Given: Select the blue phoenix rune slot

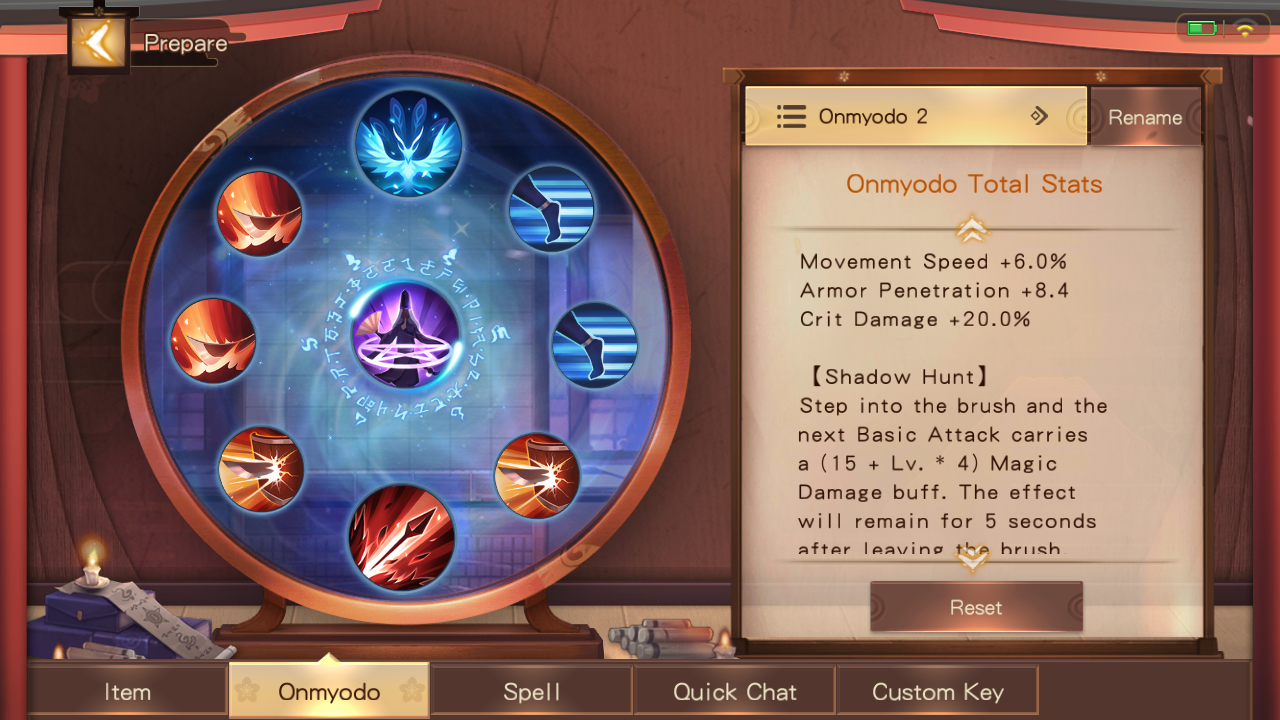Looking at the screenshot, I should point(408,143).
